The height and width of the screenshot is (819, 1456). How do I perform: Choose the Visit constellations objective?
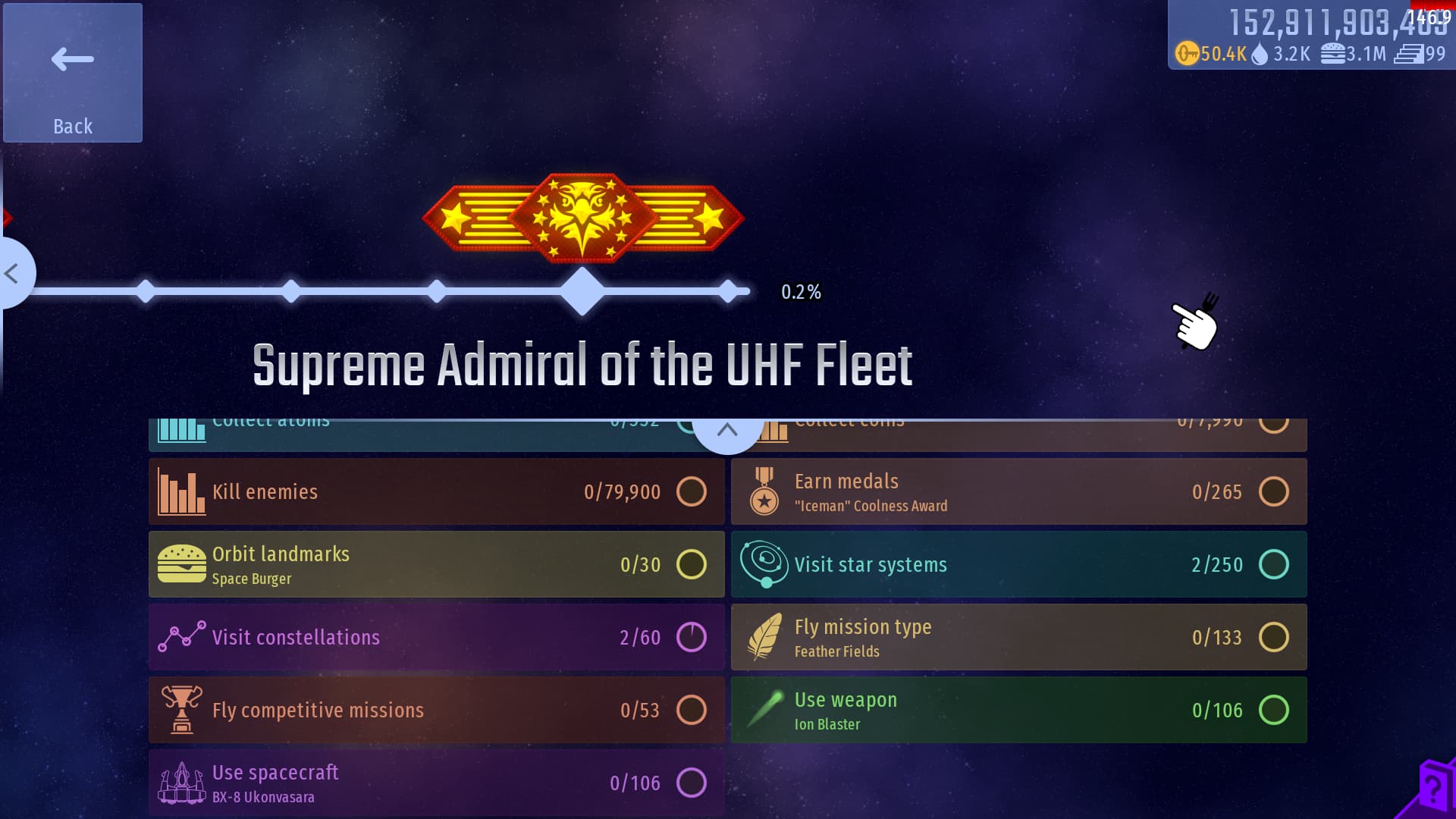pyautogui.click(x=436, y=637)
